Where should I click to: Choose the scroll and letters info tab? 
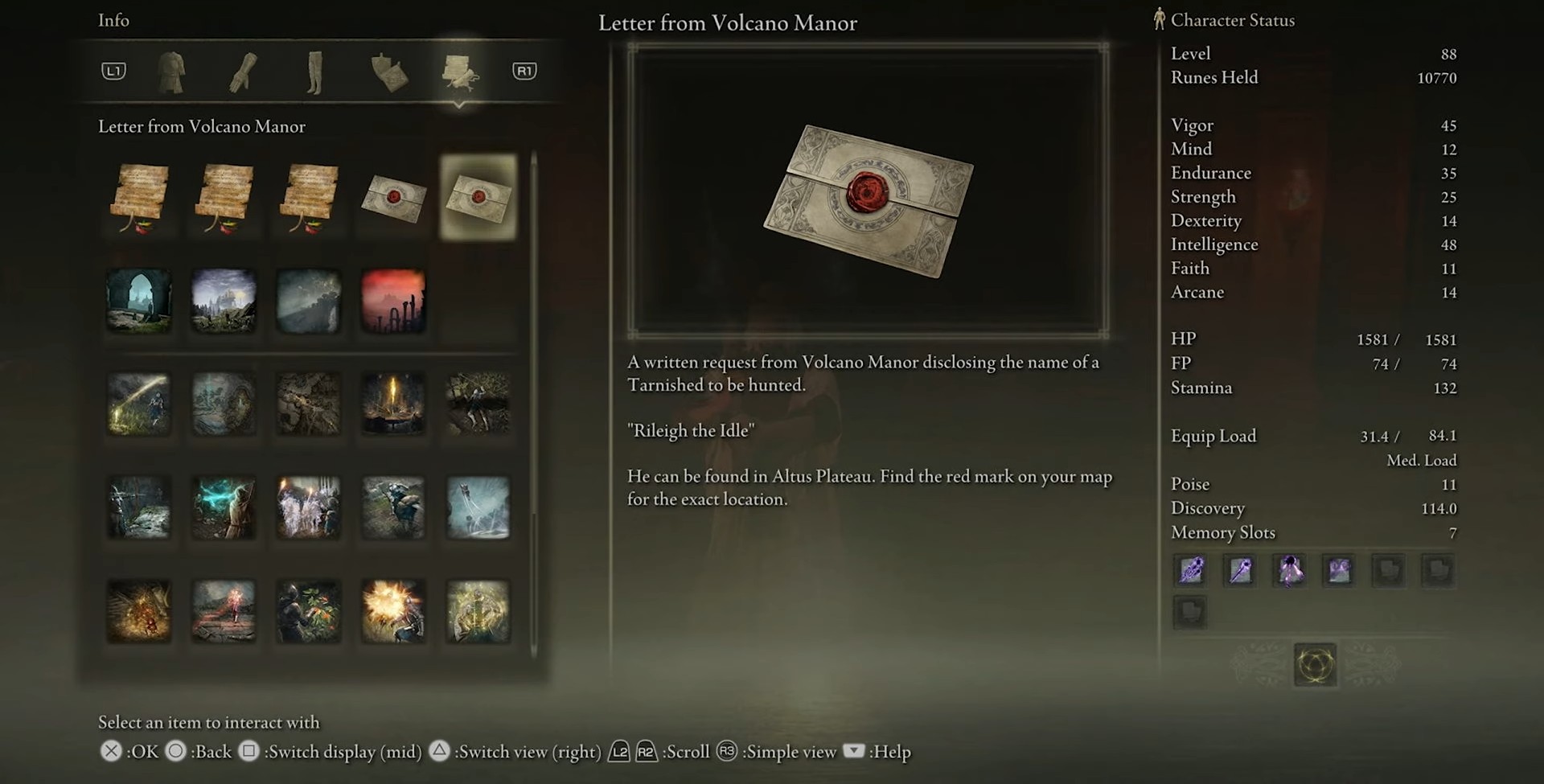click(x=459, y=72)
